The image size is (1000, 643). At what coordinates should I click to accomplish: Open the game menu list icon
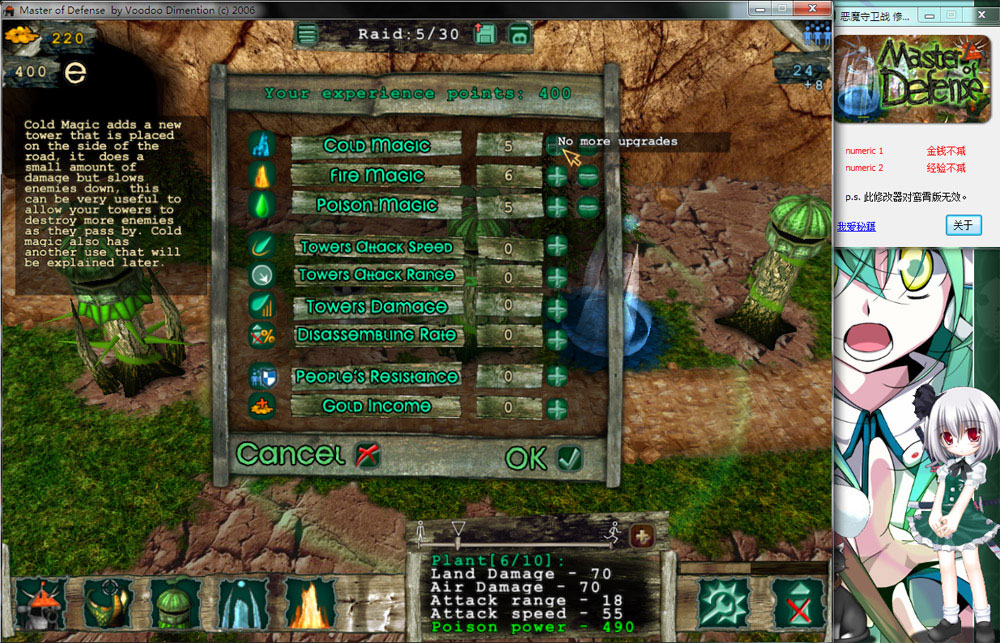[307, 35]
